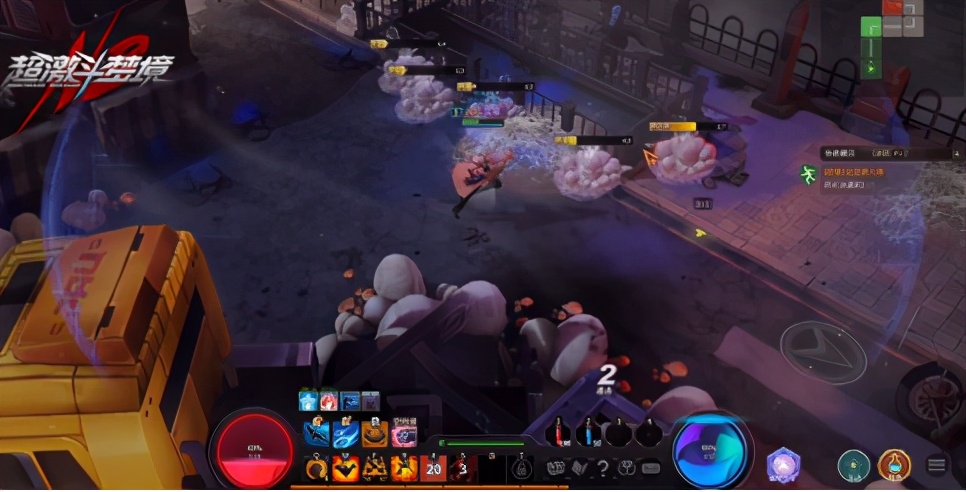The image size is (966, 492).
Task: Activate the orange ring skill icon
Action: 317,467
